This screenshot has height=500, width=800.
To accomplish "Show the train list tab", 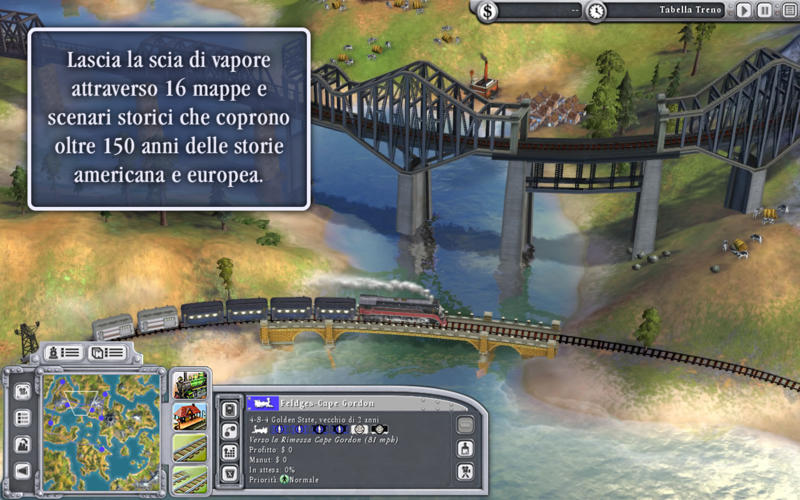I will pos(60,353).
